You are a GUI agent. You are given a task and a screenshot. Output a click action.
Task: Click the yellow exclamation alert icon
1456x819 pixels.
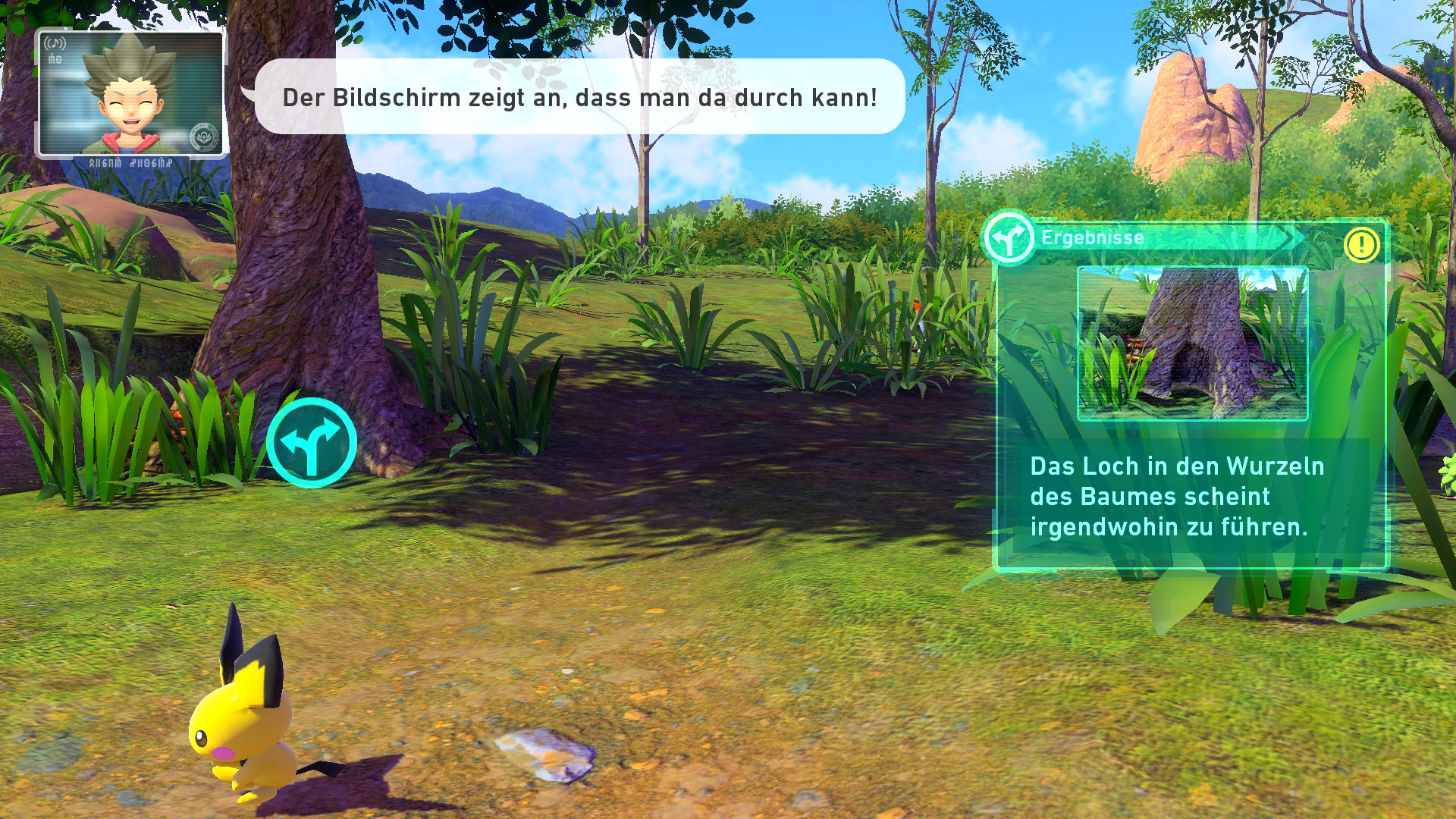tap(1361, 245)
